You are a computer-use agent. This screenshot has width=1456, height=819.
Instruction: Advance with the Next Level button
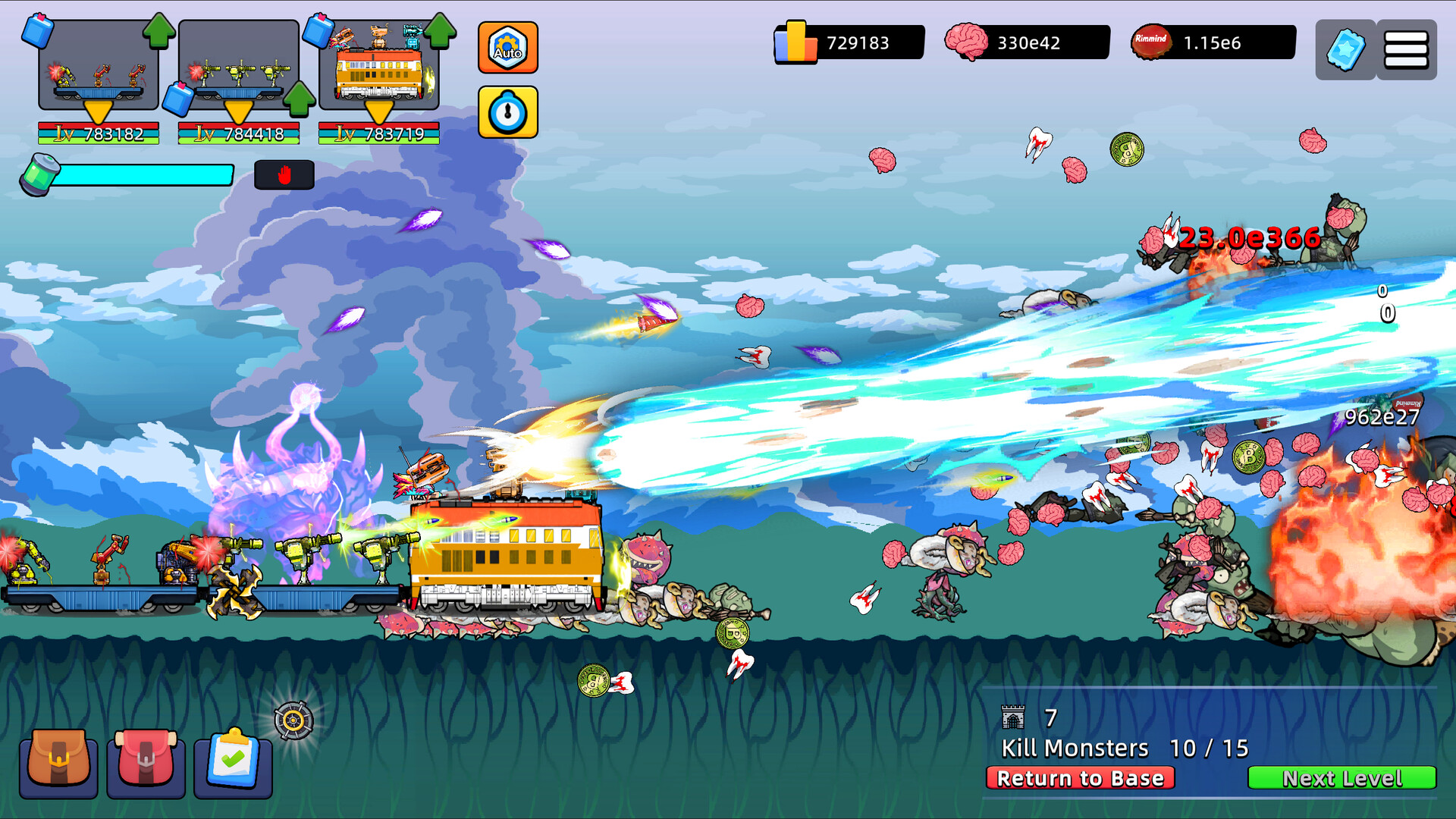tap(1341, 778)
